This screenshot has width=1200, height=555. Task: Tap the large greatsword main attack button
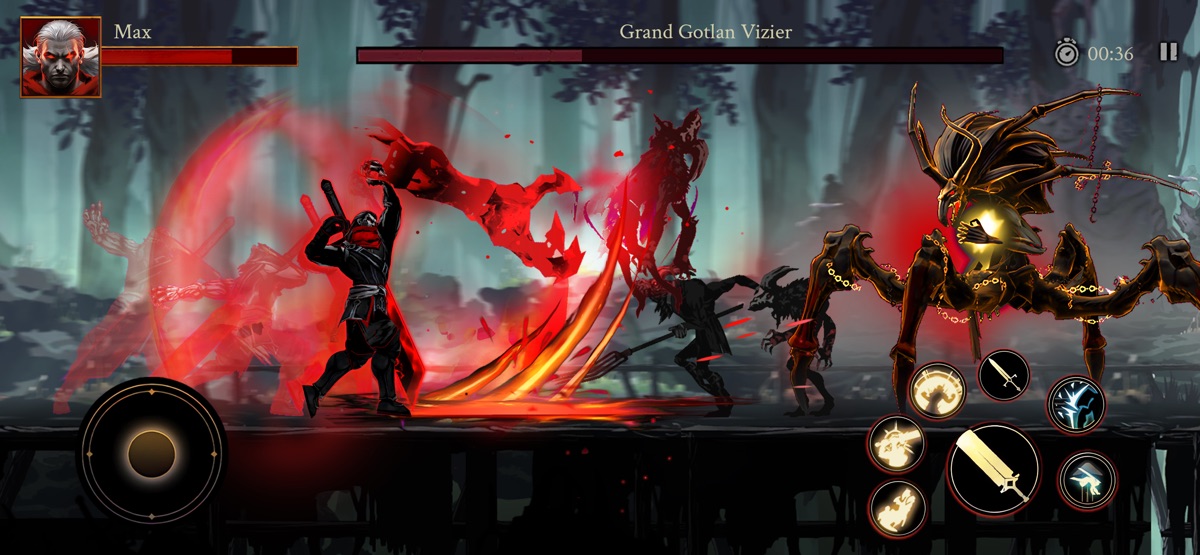pyautogui.click(x=994, y=470)
